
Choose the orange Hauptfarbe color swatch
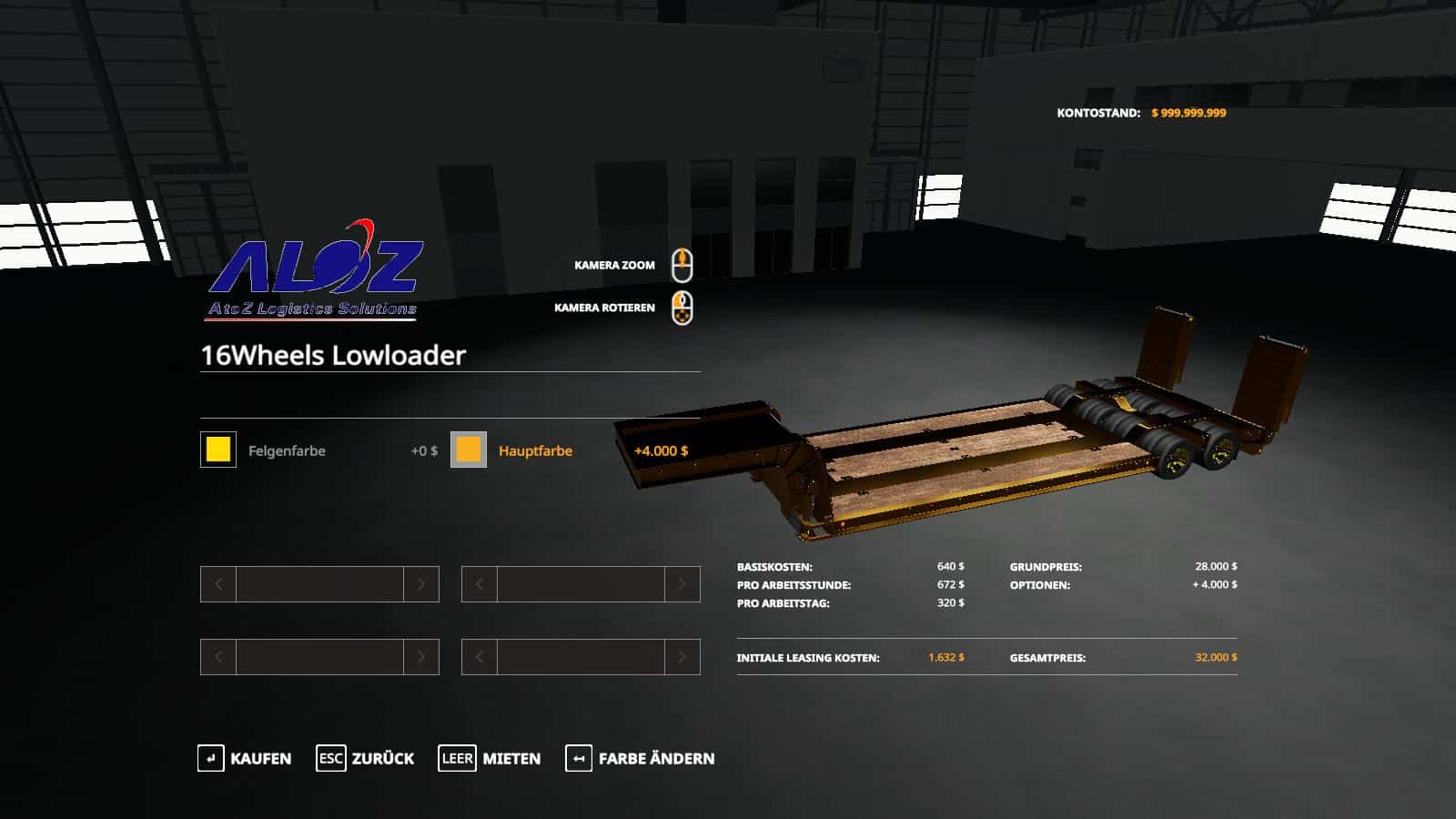469,450
